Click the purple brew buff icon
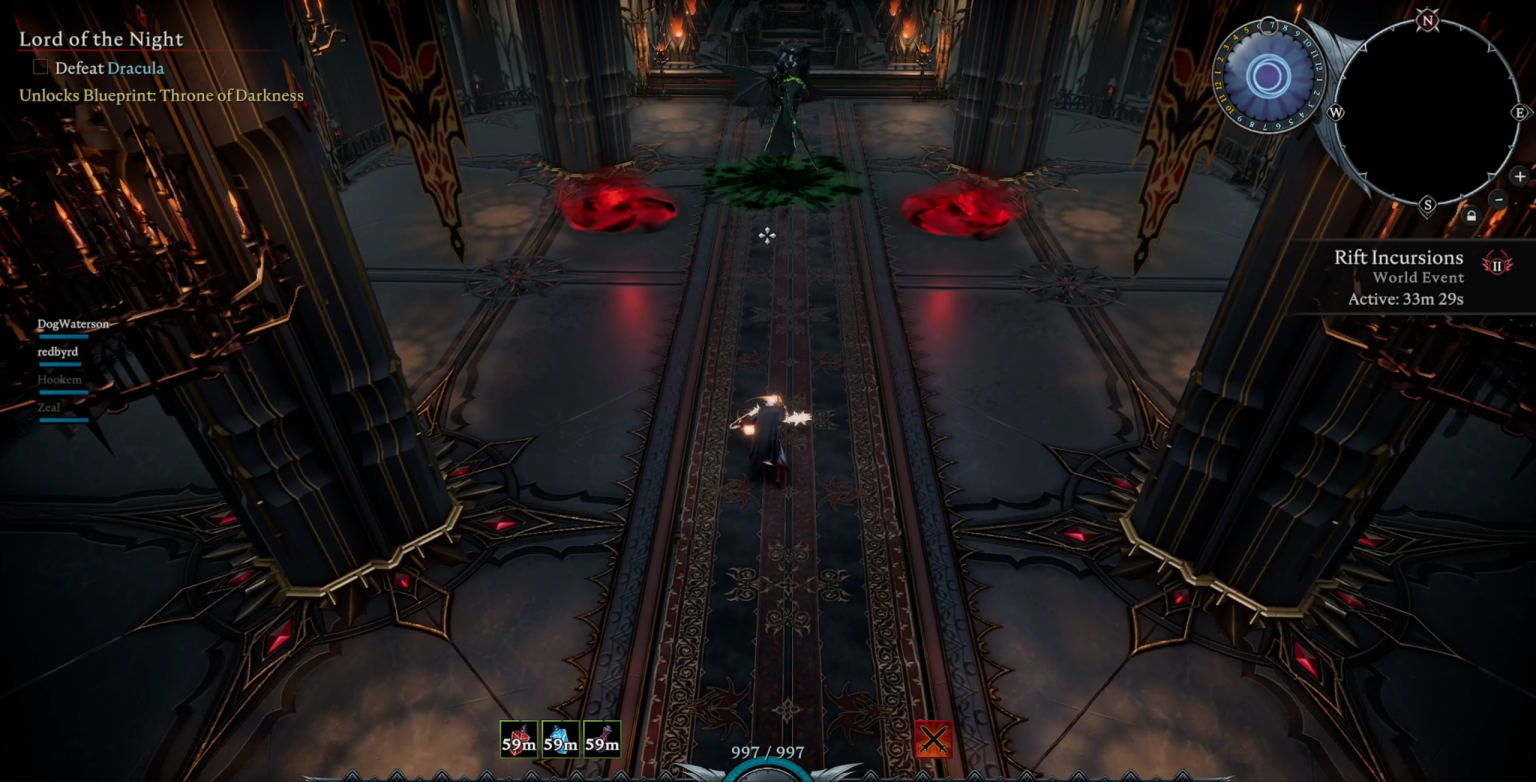The image size is (1536, 782). [603, 738]
